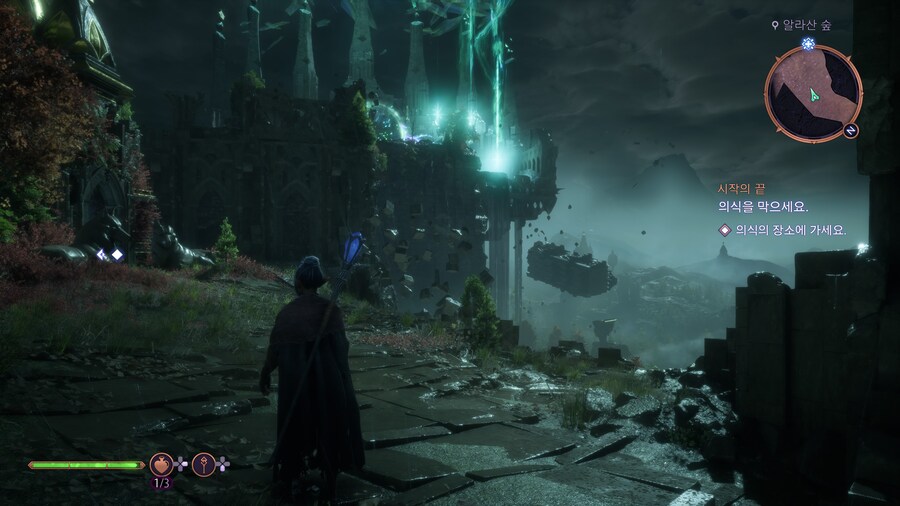900x506 pixels.
Task: Select the healing potion icon
Action: coord(160,464)
